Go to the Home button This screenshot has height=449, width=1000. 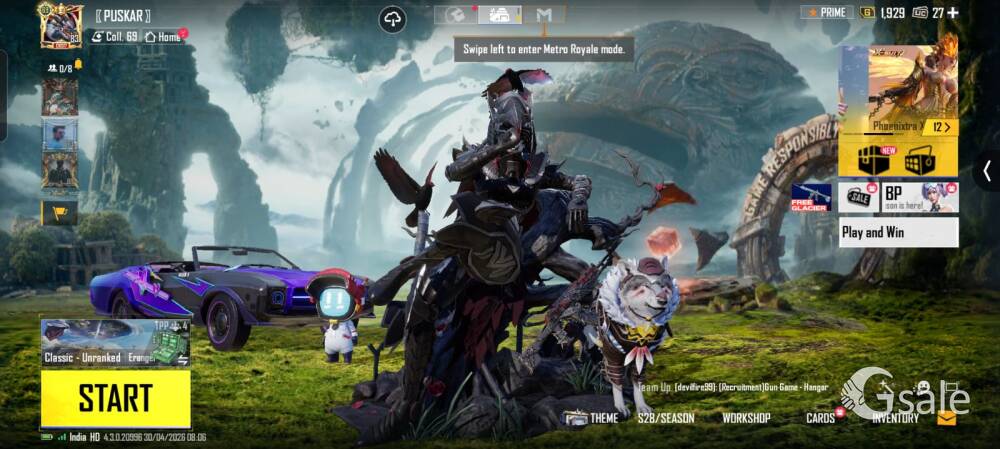point(163,37)
